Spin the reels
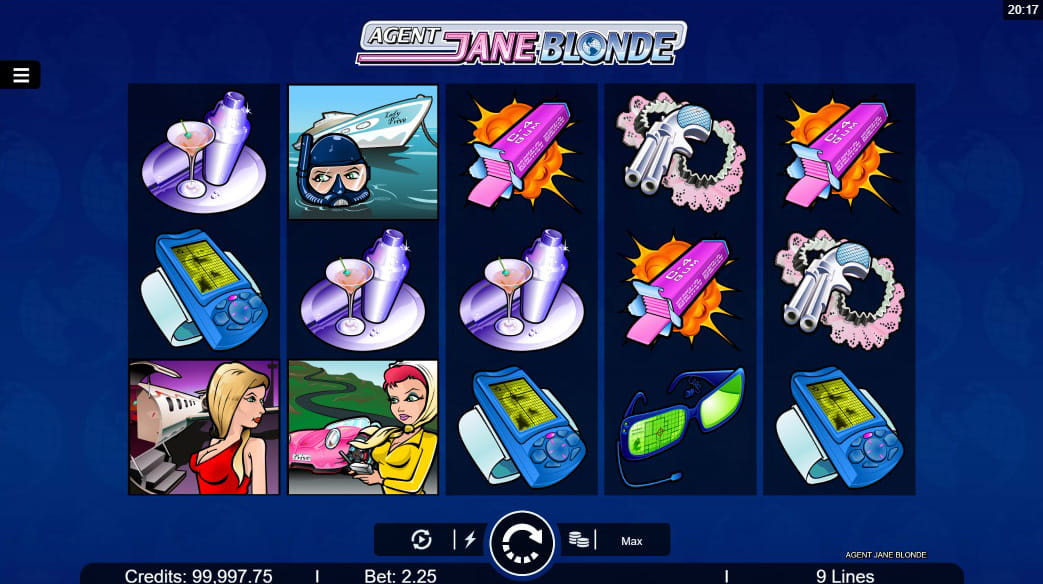This screenshot has width=1043, height=584. pyautogui.click(x=521, y=542)
